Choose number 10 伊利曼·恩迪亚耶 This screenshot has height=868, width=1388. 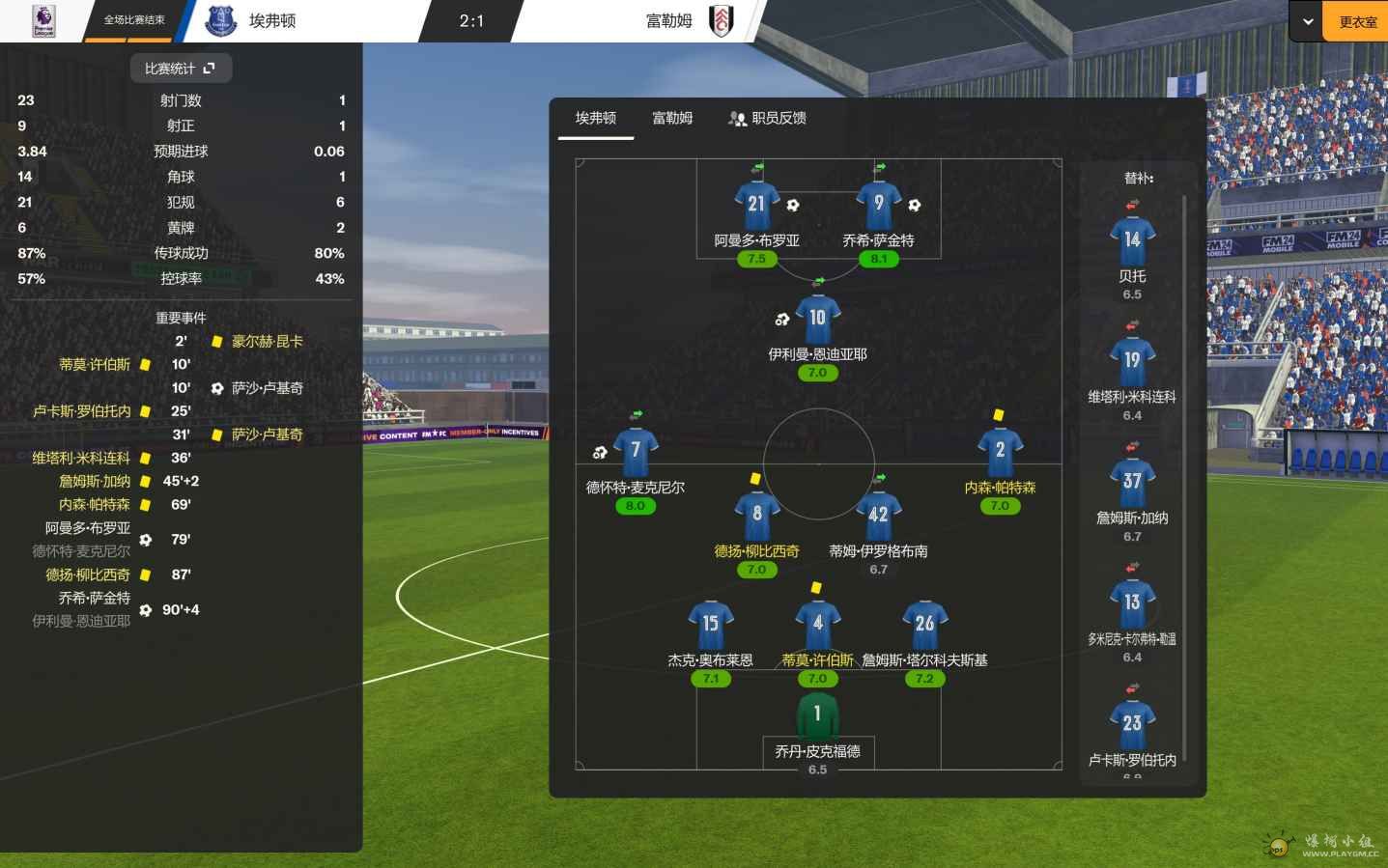click(x=817, y=319)
